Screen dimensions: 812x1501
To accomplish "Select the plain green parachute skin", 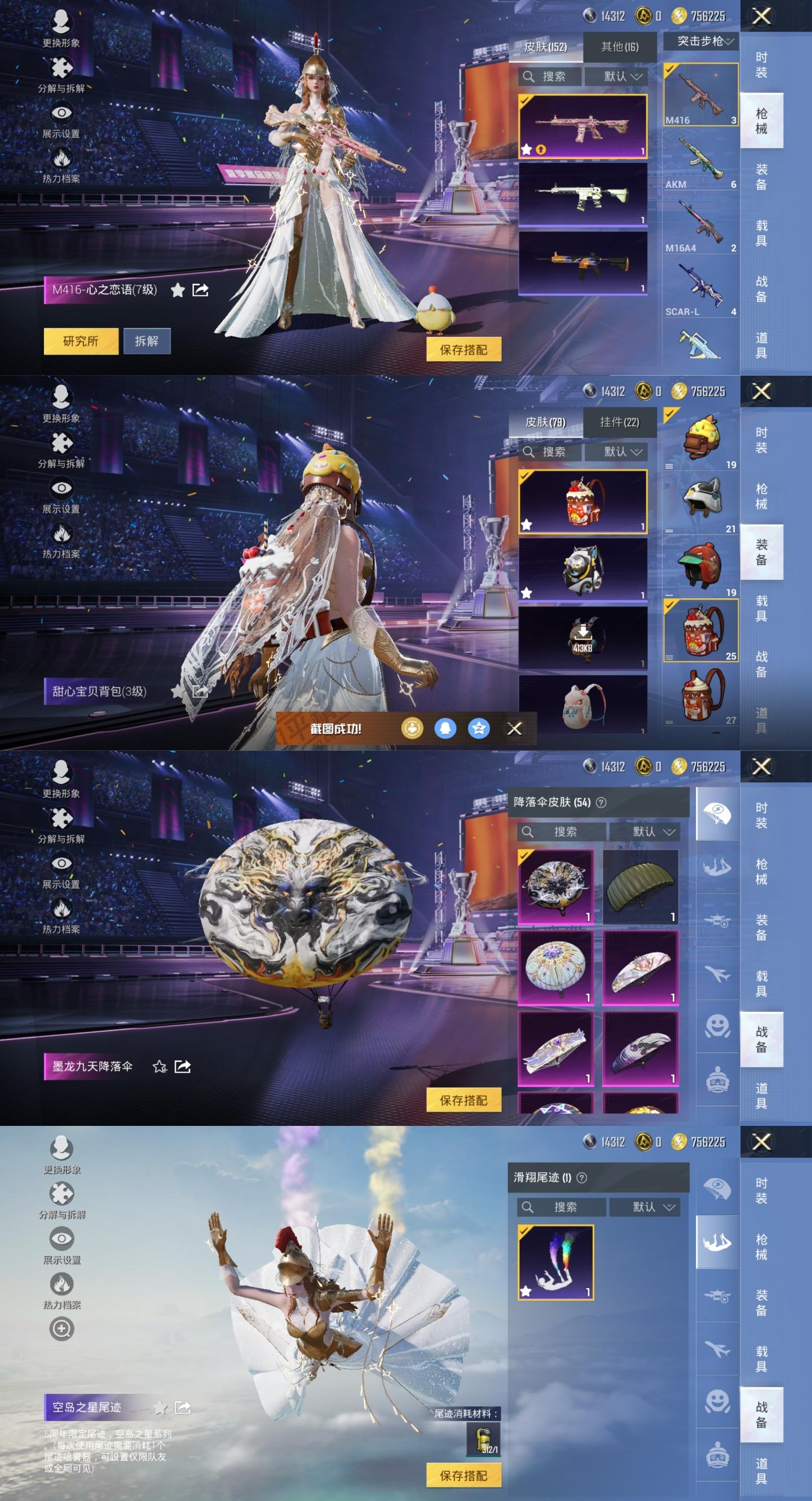I will click(640, 886).
